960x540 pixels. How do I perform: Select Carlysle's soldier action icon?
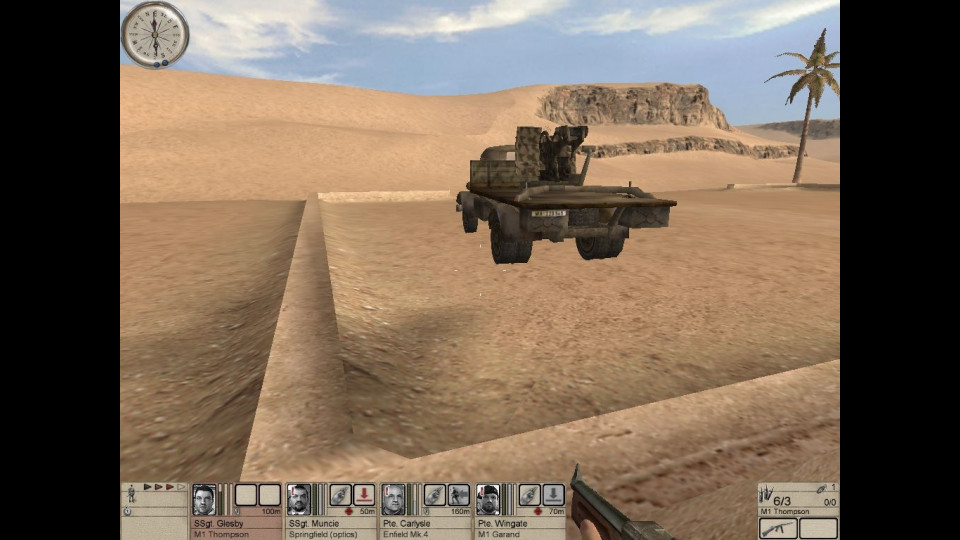pos(459,495)
